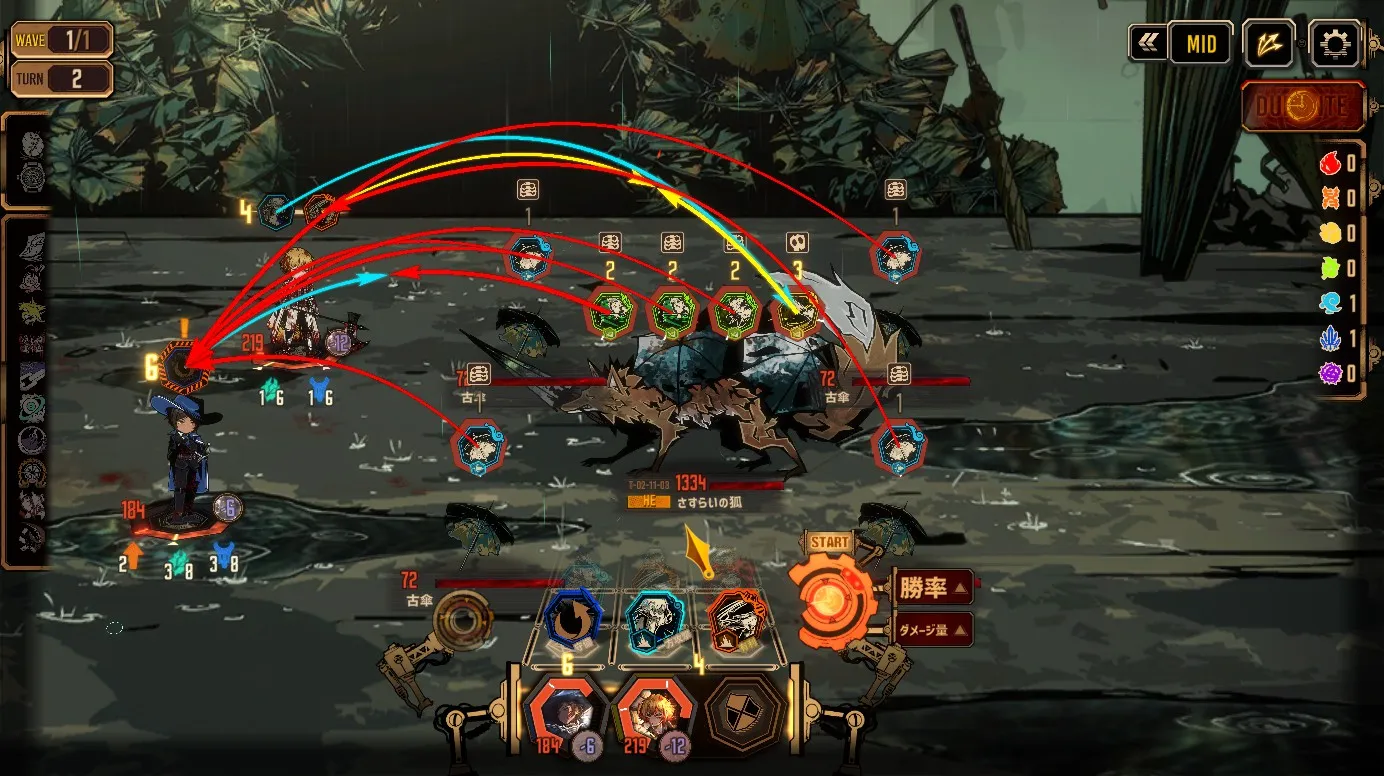
Task: Select the shield defense slot
Action: (x=742, y=712)
